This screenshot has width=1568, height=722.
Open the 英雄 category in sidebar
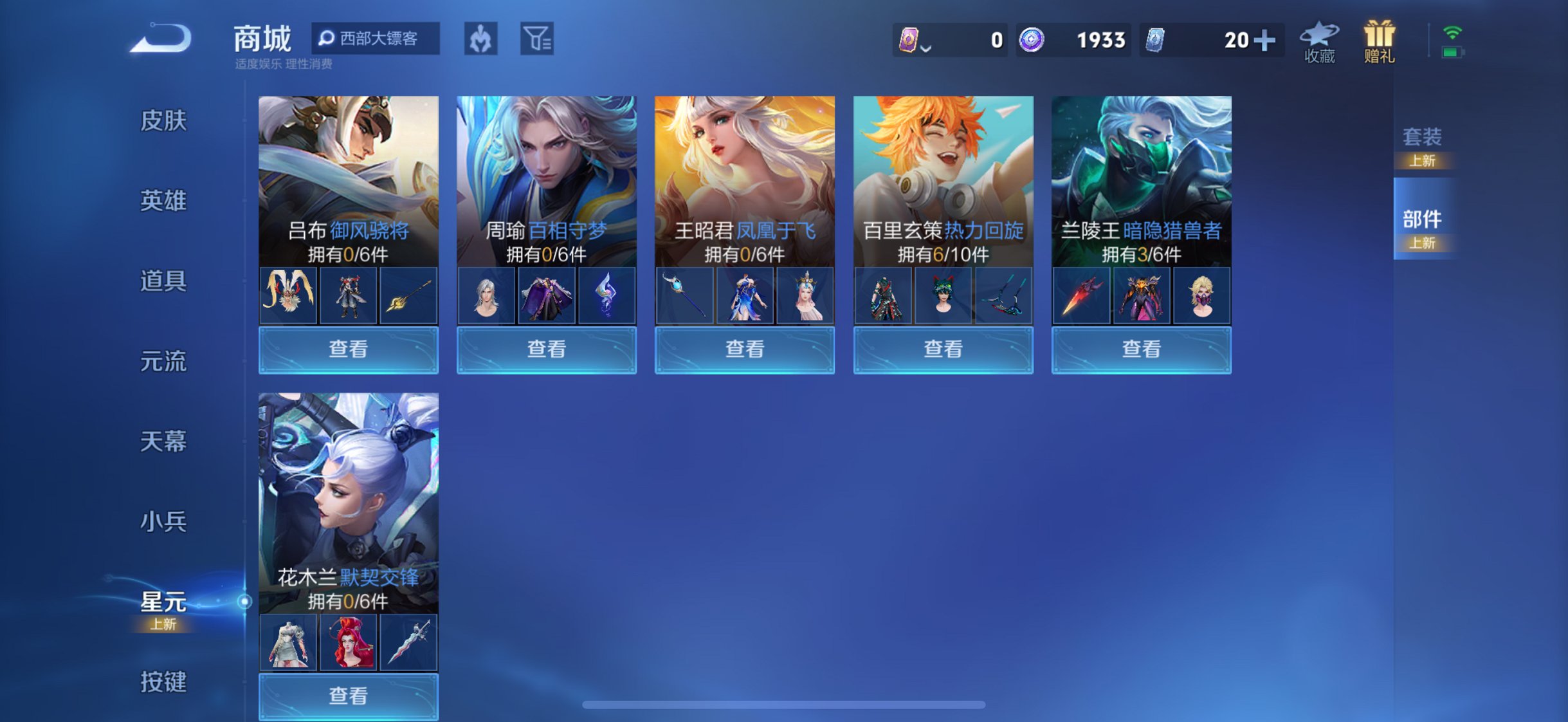[165, 201]
